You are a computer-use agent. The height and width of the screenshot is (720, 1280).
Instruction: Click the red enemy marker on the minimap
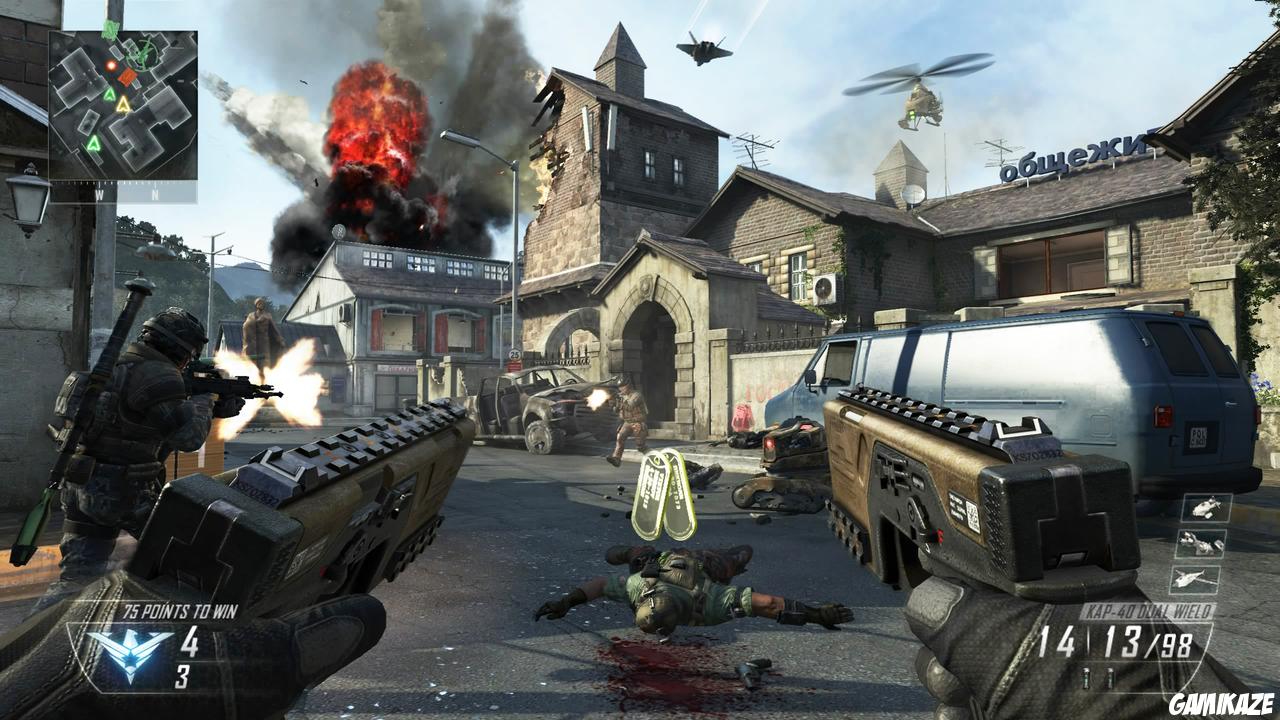click(111, 64)
